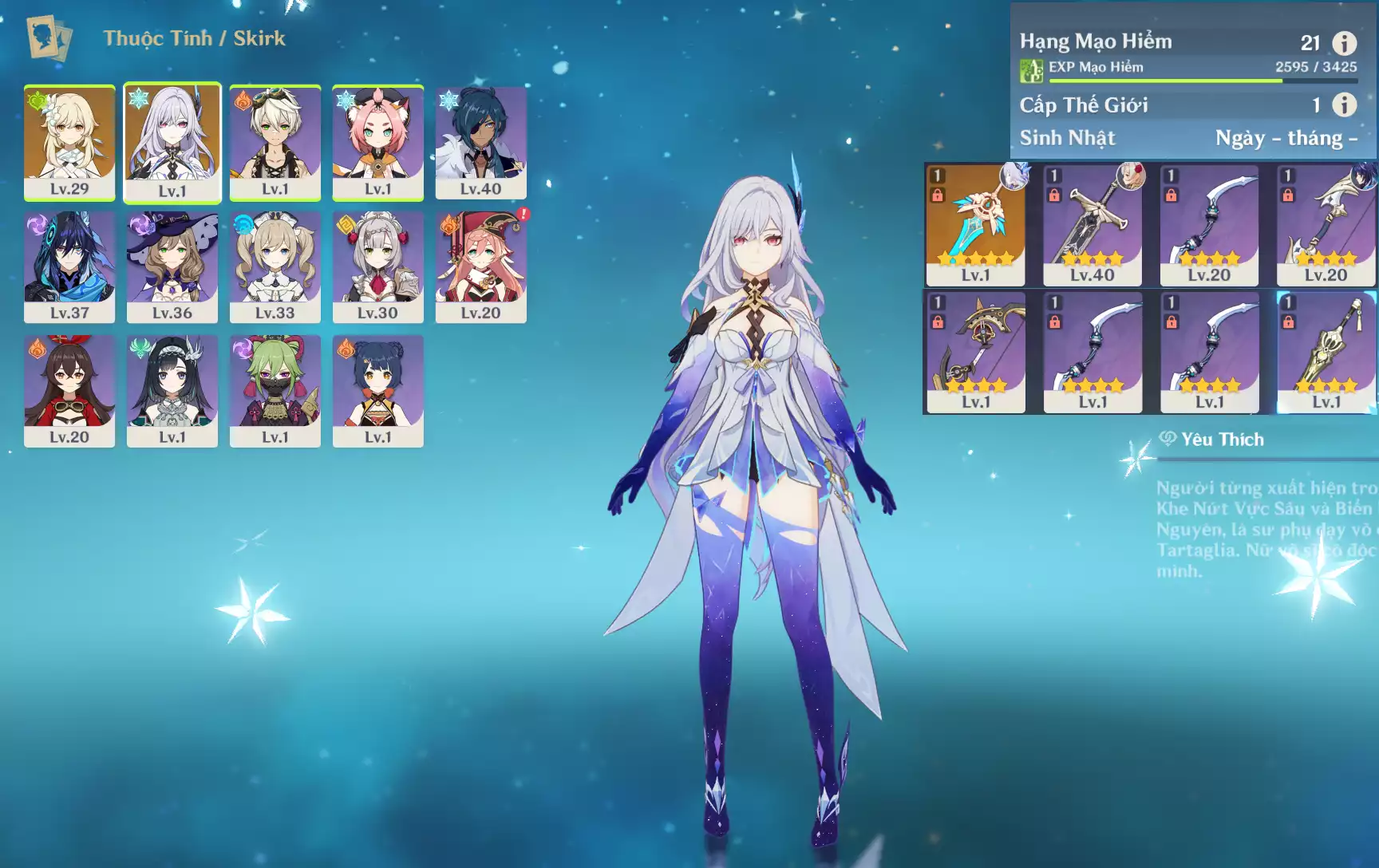Select Xiangling's character card
Screen dimensions: 1379x868
pyautogui.click(x=378, y=390)
